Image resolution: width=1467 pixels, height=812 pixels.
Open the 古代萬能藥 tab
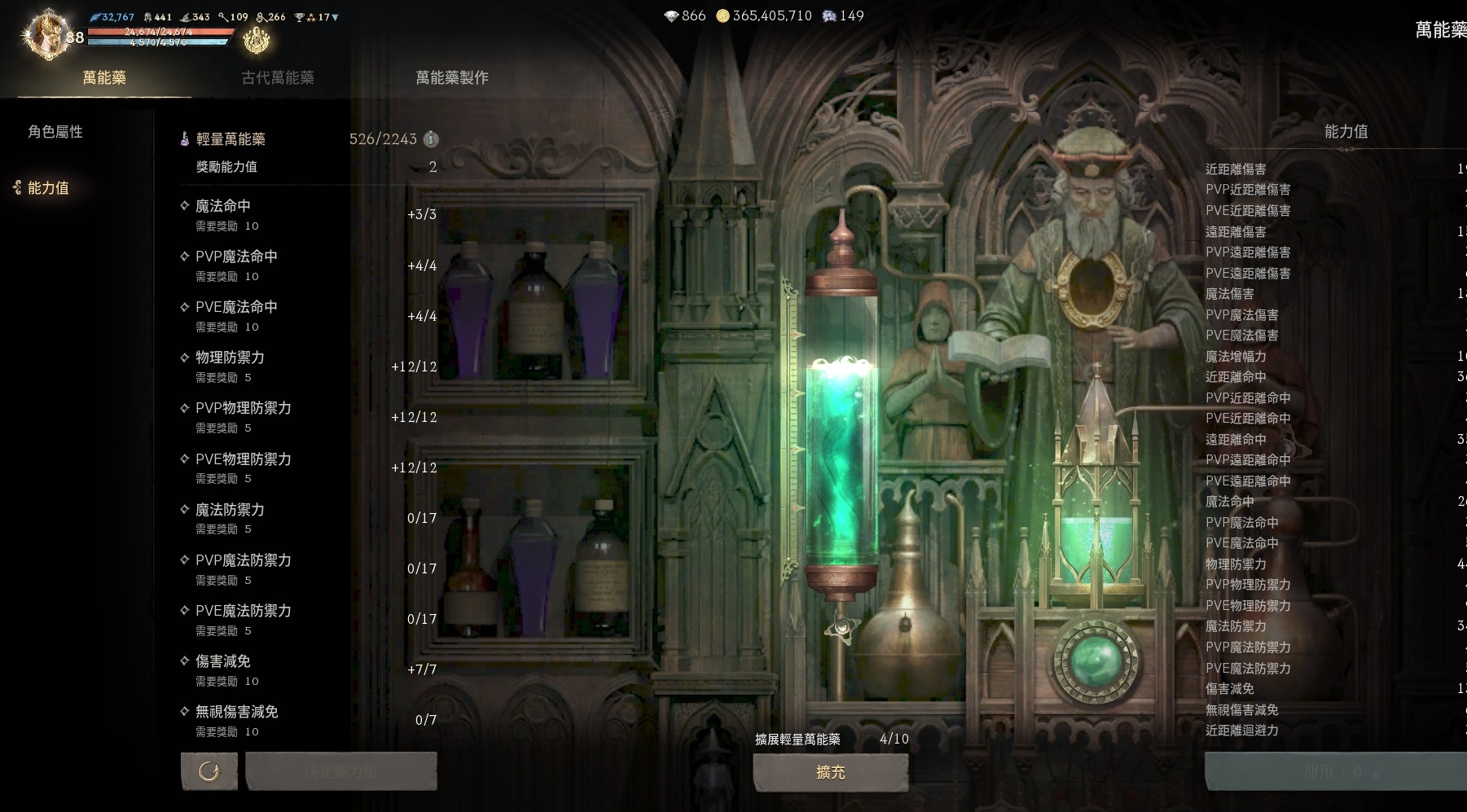pos(278,77)
